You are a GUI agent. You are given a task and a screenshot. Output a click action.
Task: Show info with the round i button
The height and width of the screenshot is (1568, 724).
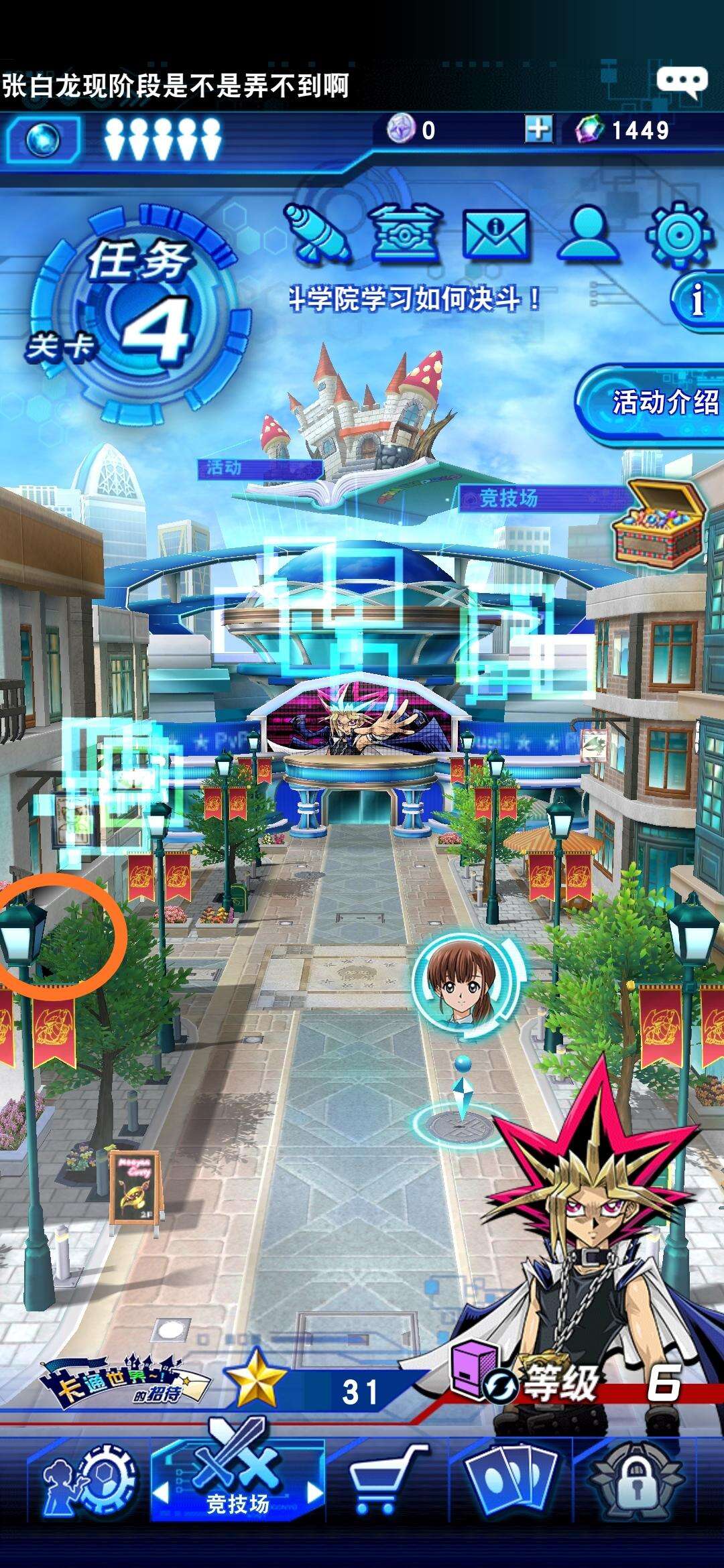point(699,299)
